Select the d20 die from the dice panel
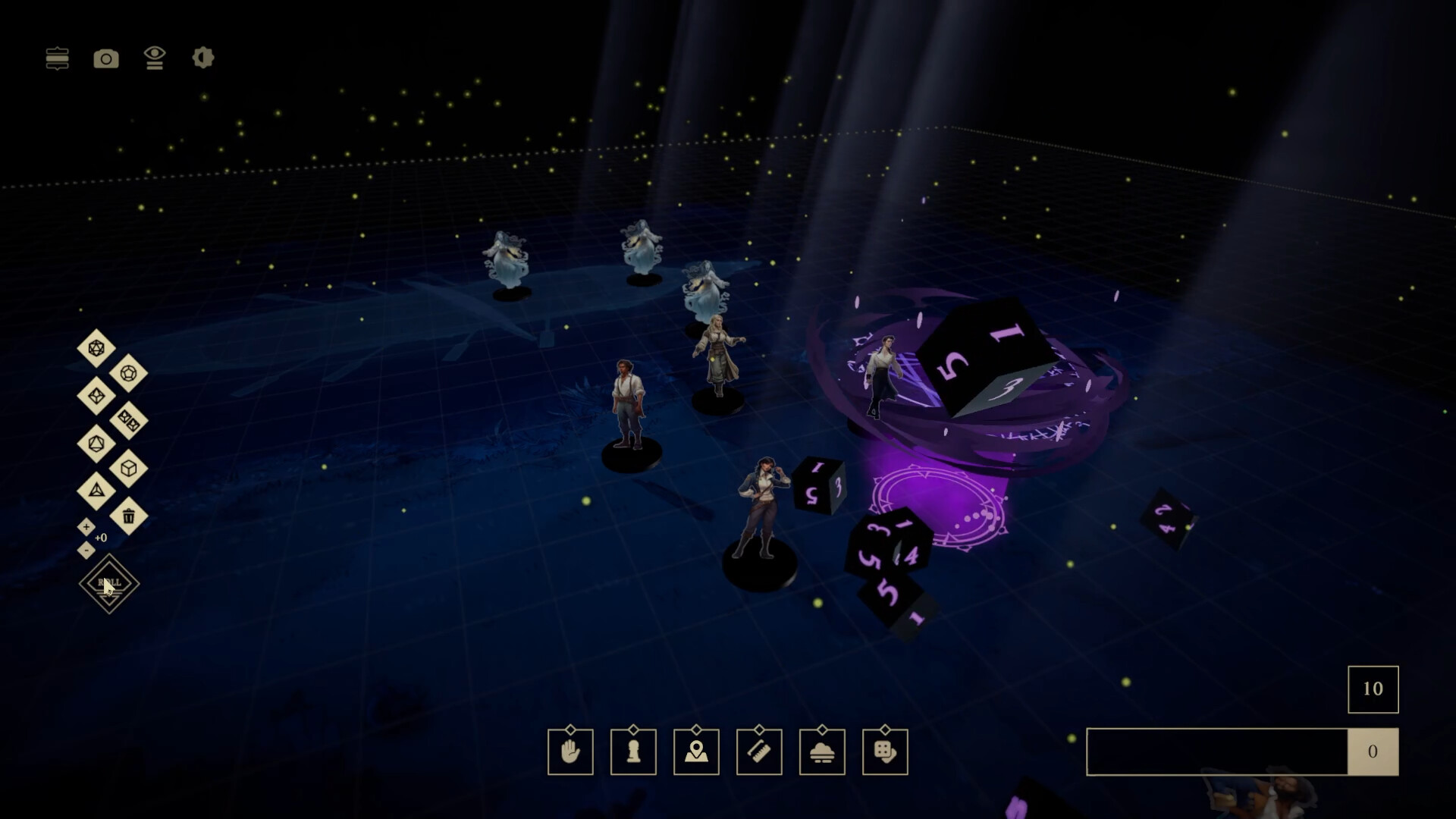The image size is (1456, 819). click(x=96, y=347)
